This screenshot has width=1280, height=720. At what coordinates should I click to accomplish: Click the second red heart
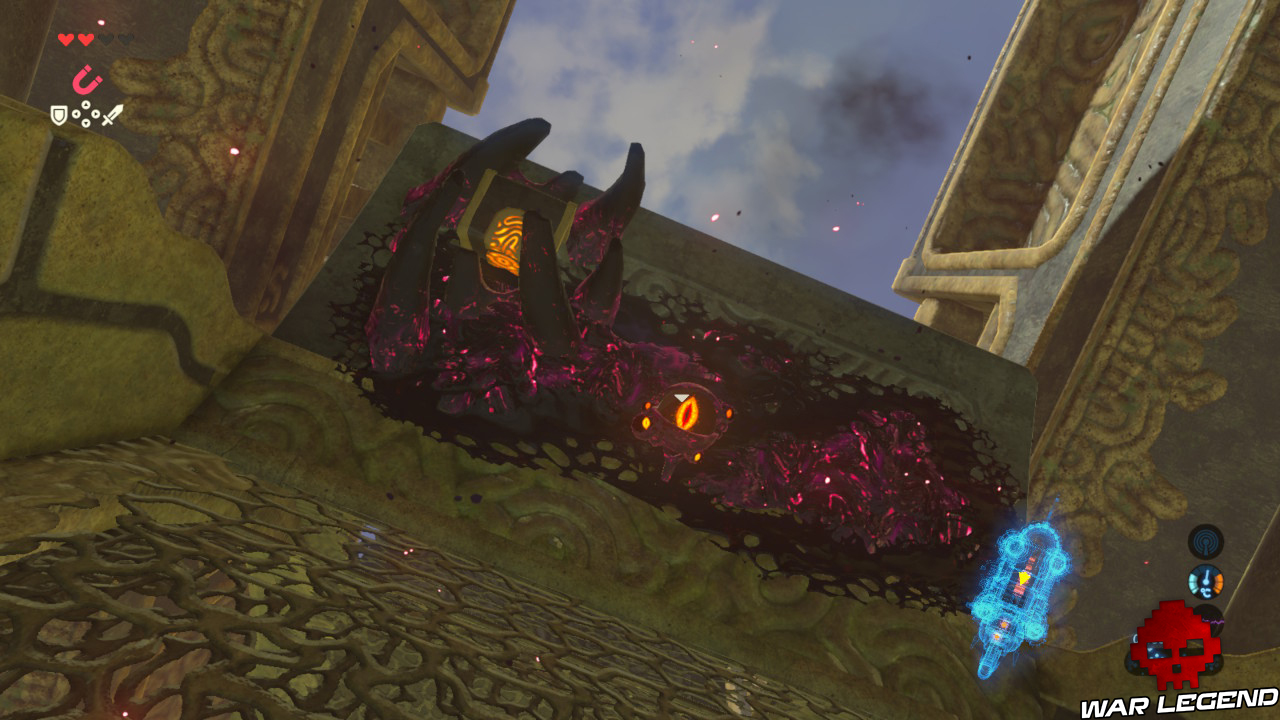click(85, 40)
